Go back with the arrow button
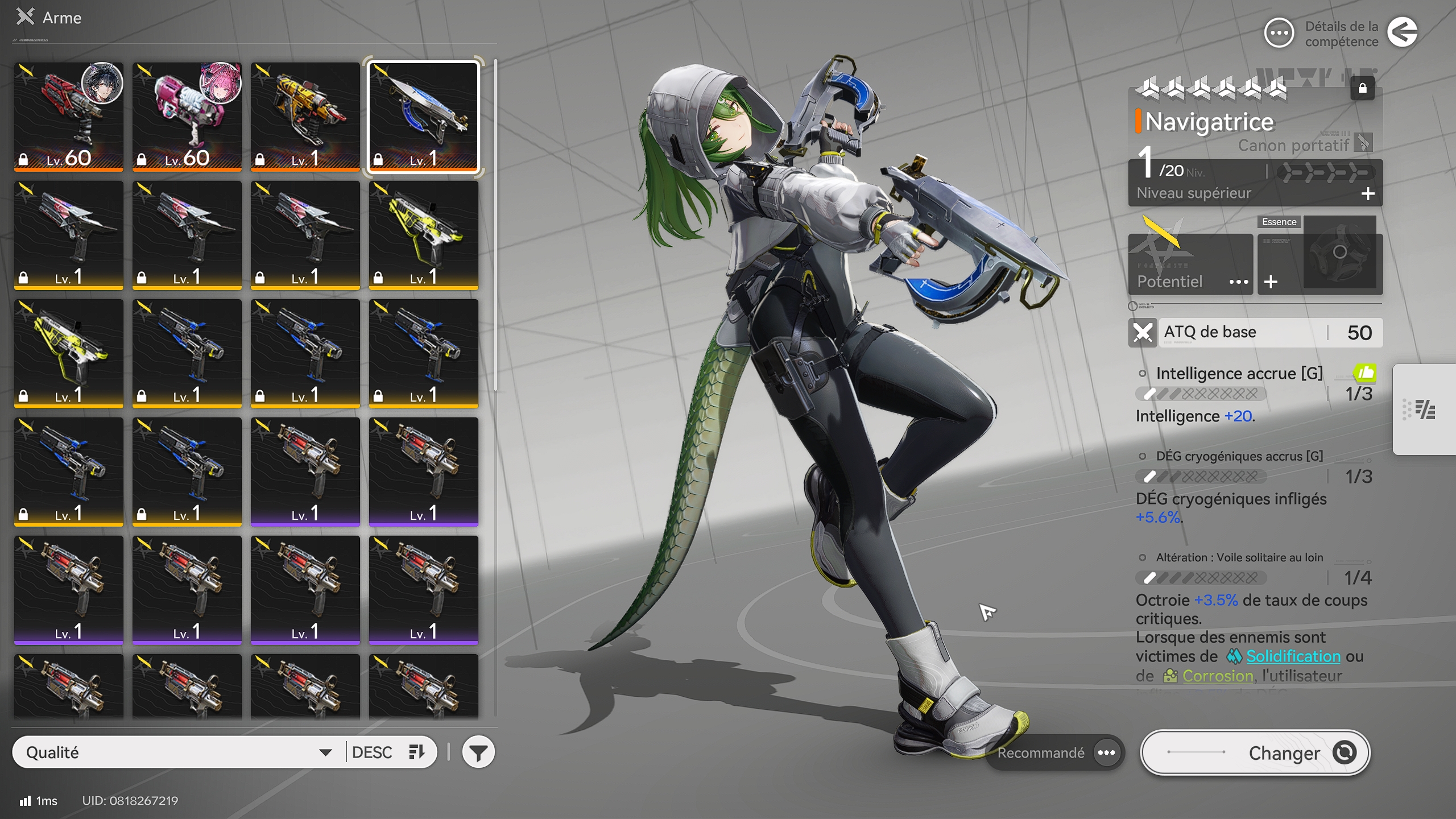The width and height of the screenshot is (1456, 819). tap(1403, 32)
